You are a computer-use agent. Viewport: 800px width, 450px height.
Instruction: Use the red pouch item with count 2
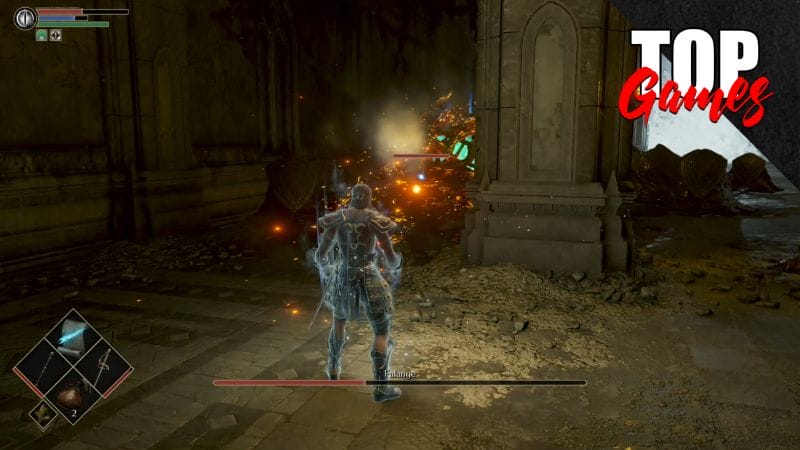point(71,393)
